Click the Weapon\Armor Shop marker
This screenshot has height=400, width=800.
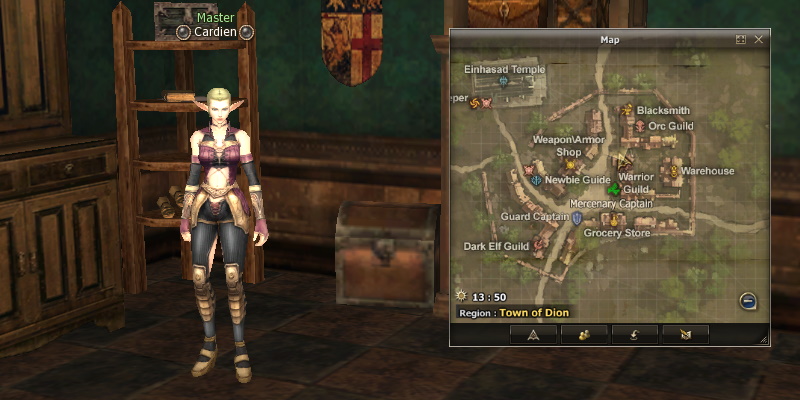tap(571, 164)
